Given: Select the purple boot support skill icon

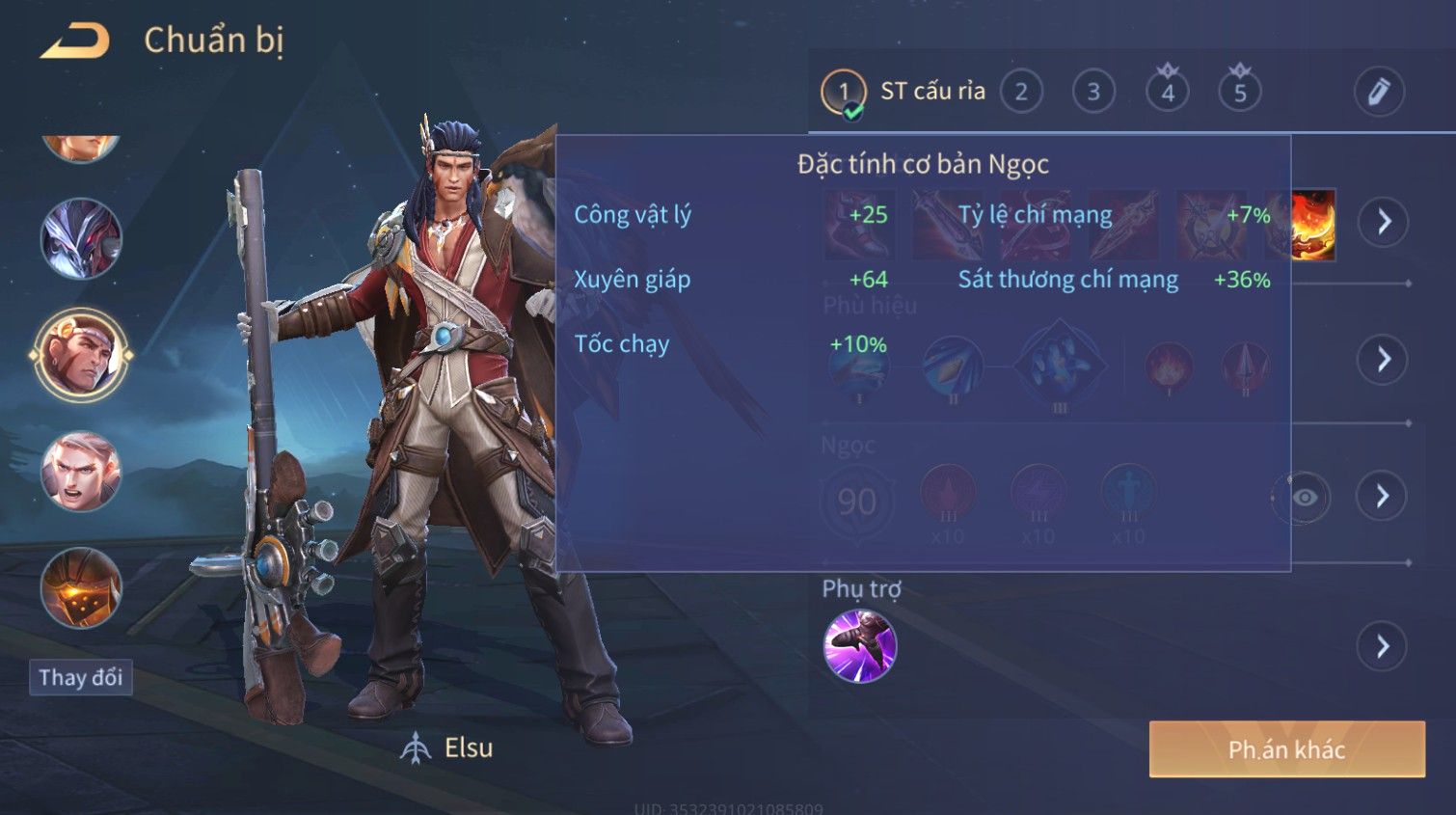Looking at the screenshot, I should click(859, 646).
